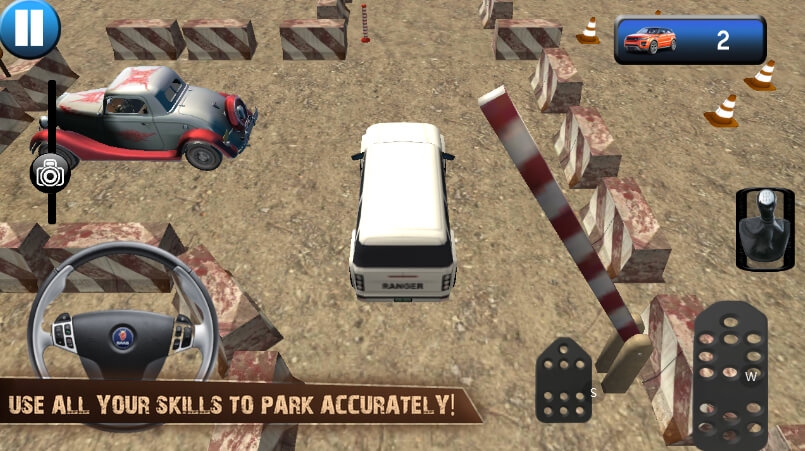
Task: Hit the brake pedal
Action: pyautogui.click(x=563, y=379)
